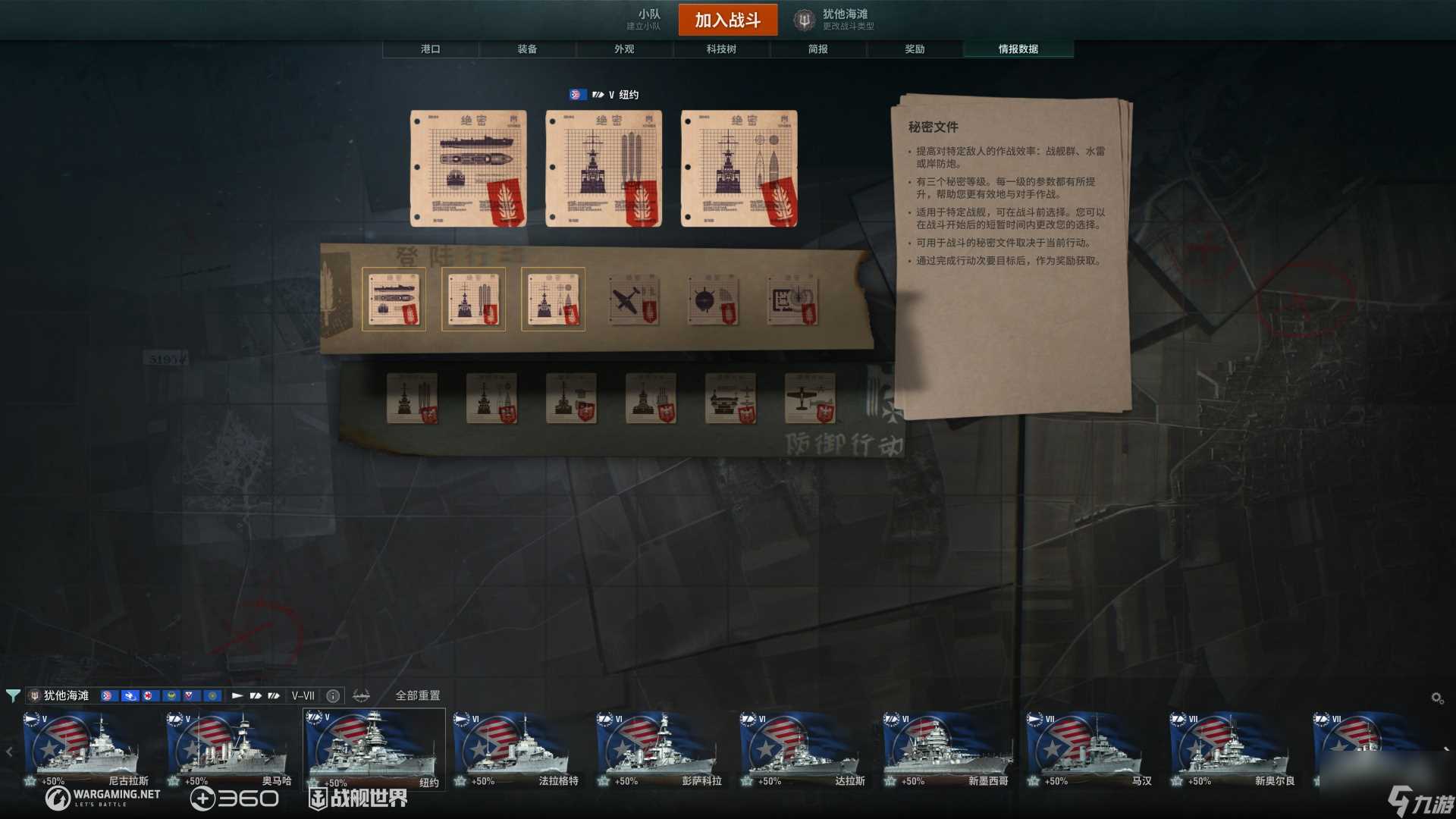This screenshot has height=819, width=1456.
Task: Toggle the premium ship double-arrow filter
Action: (x=273, y=695)
